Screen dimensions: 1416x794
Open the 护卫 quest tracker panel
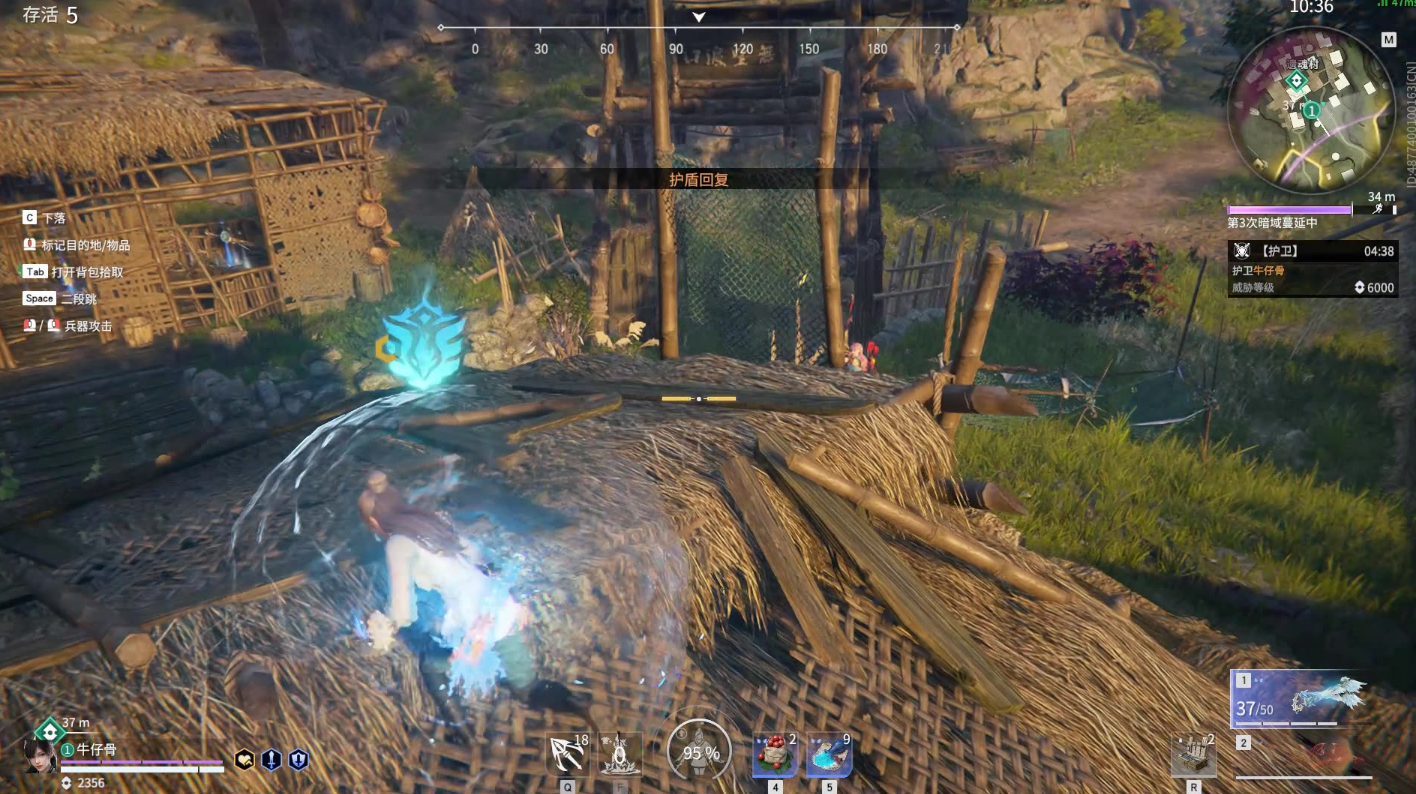pos(1312,269)
